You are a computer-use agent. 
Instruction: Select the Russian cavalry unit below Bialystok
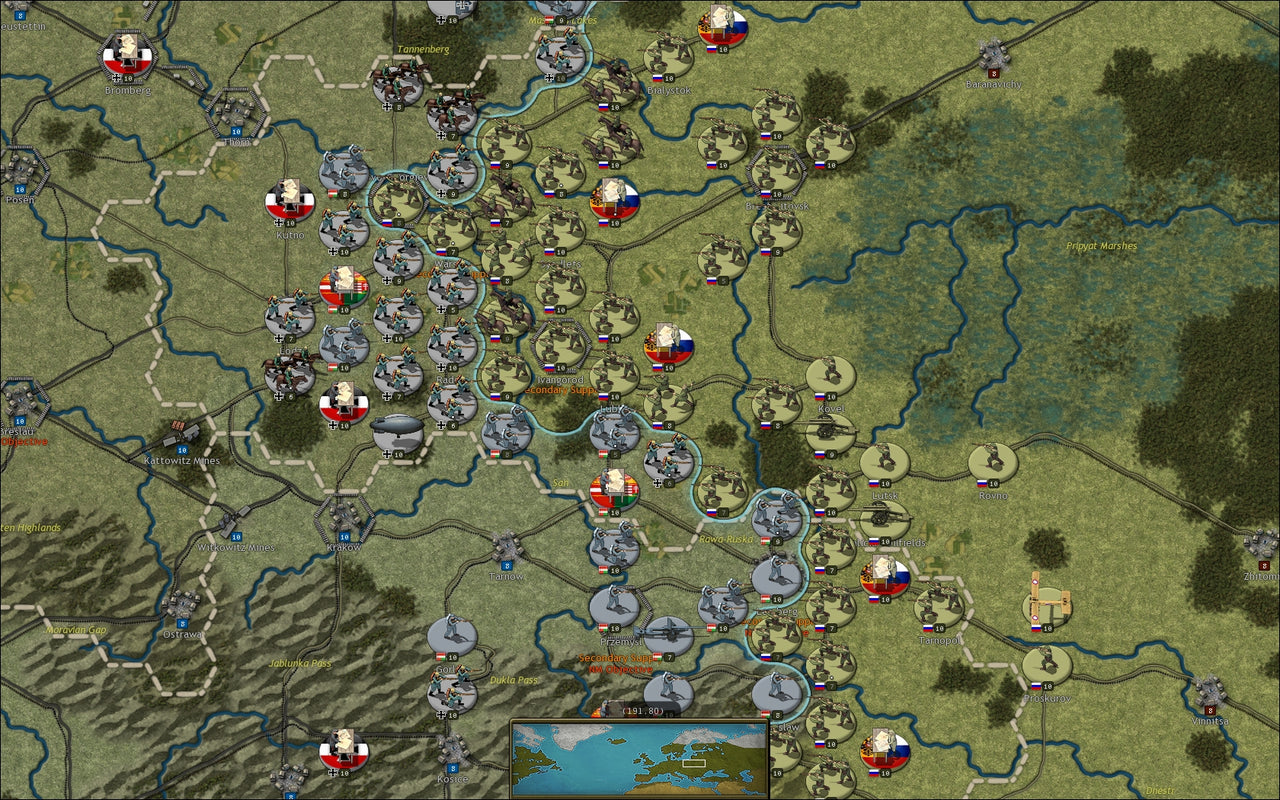point(613,137)
